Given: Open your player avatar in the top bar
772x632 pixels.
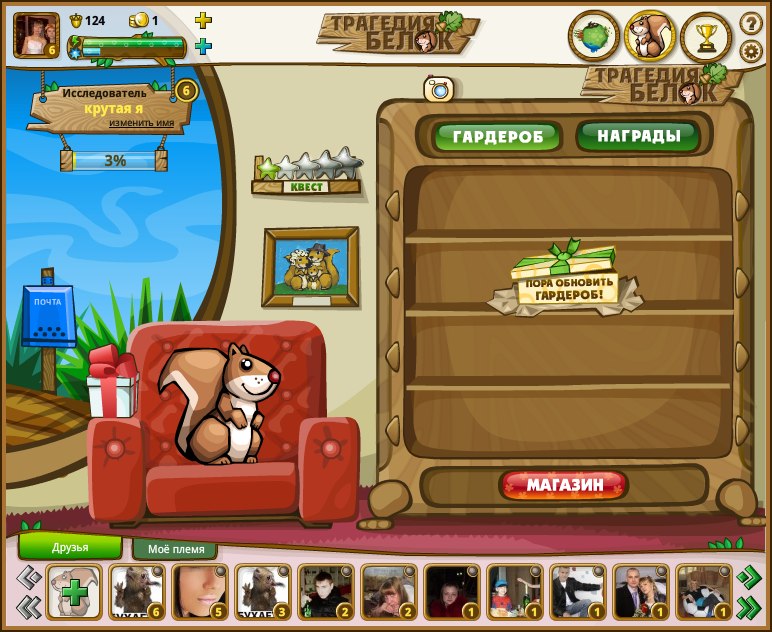Looking at the screenshot, I should [36, 34].
